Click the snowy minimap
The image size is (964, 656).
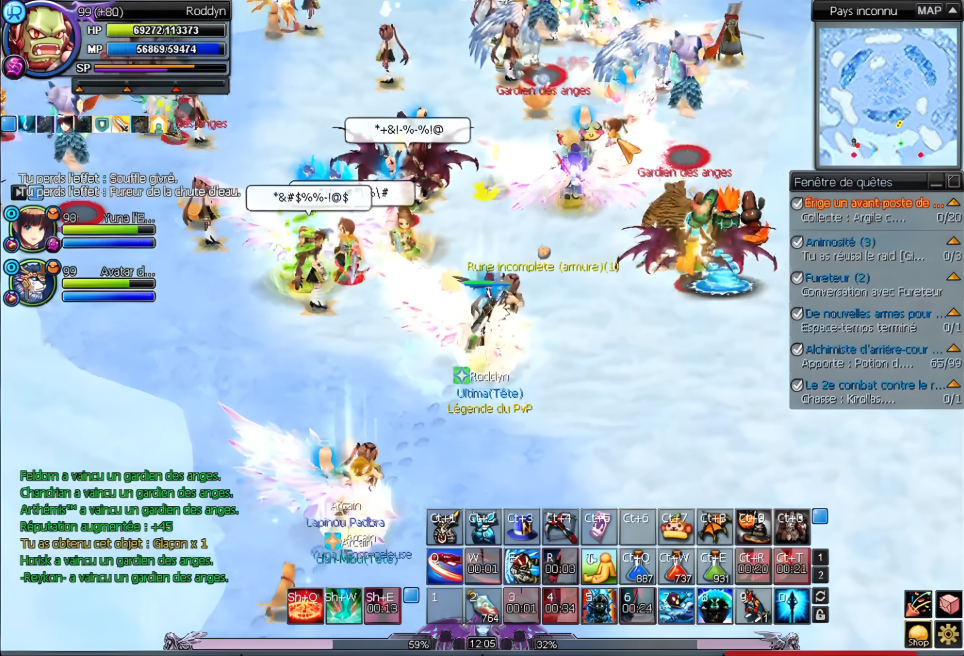pos(874,95)
